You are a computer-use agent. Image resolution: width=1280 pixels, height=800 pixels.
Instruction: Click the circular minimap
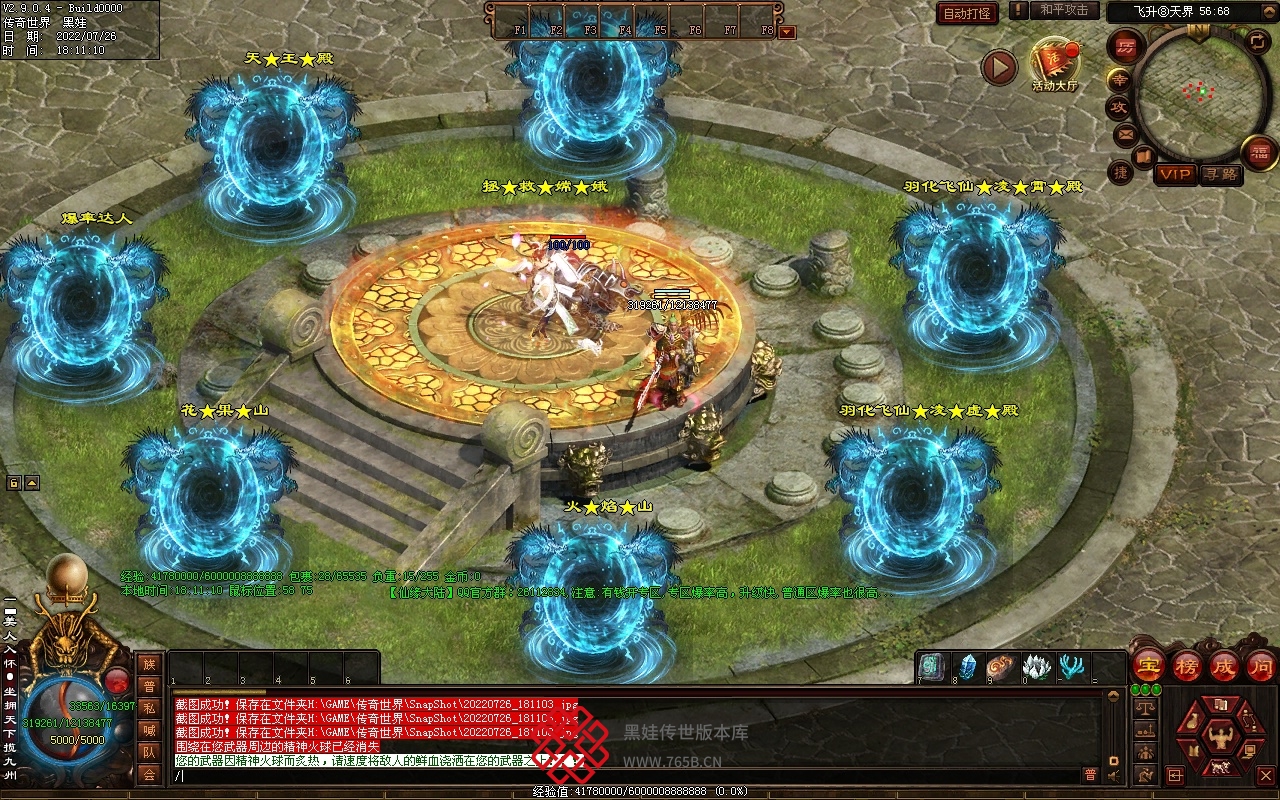[x=1198, y=93]
